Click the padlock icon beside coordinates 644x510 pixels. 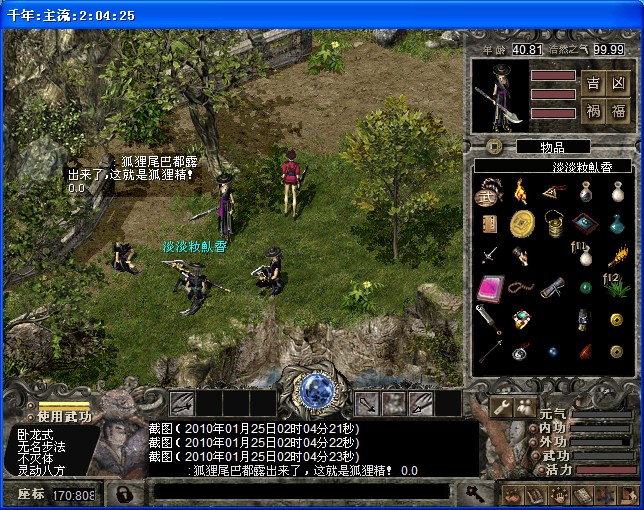122,494
